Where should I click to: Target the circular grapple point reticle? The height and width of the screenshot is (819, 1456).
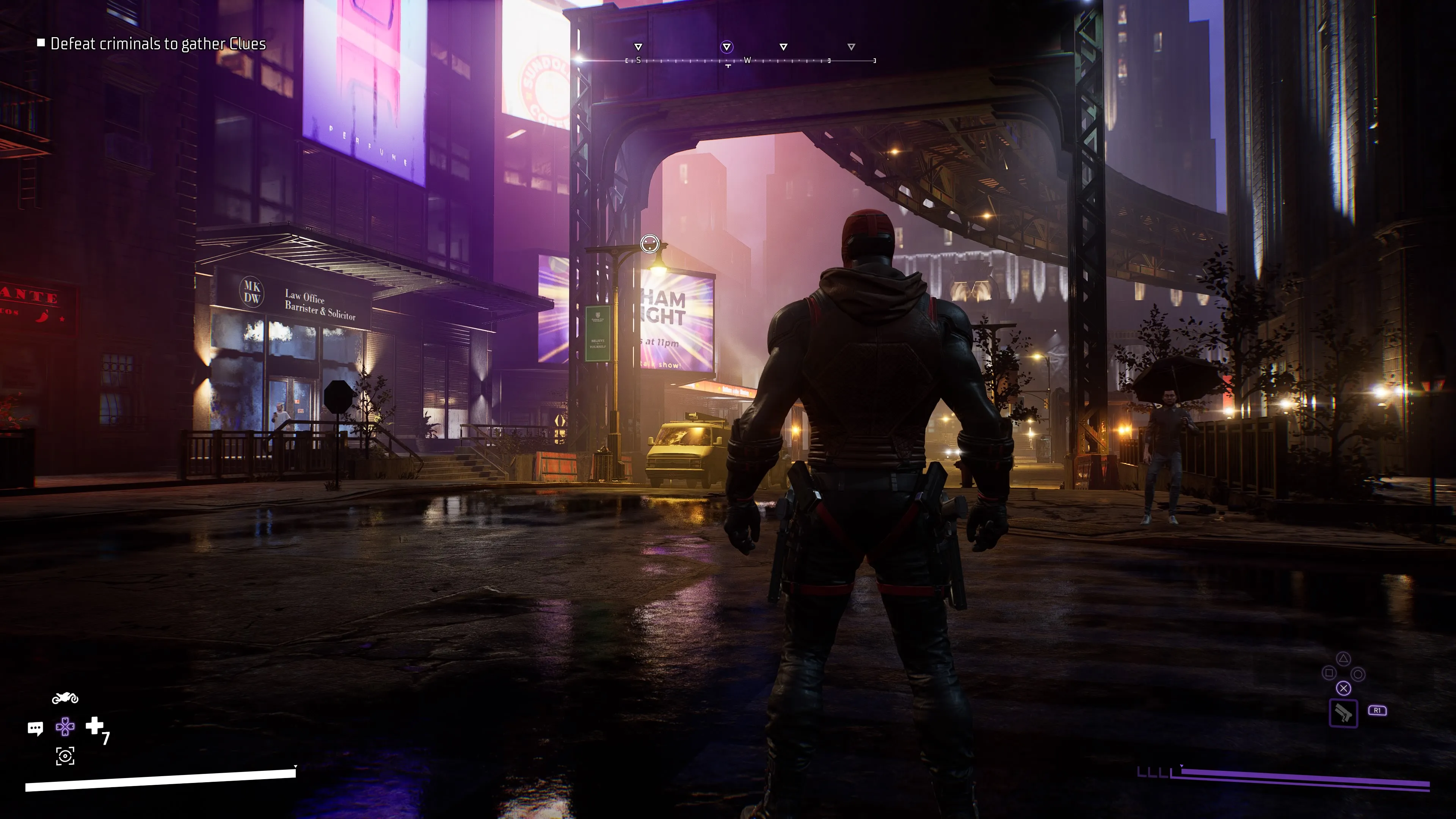(x=650, y=243)
